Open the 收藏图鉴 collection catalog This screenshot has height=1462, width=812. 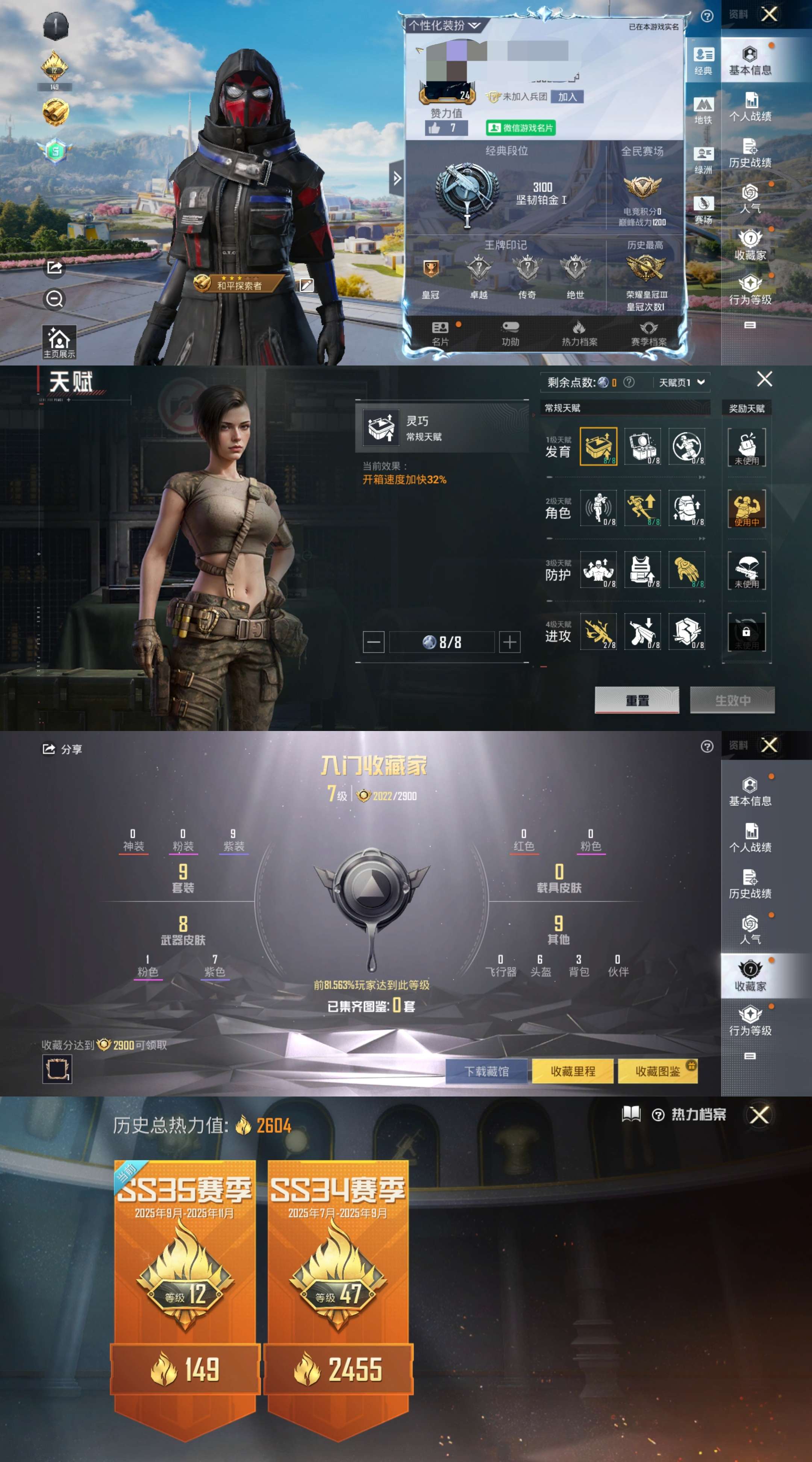tap(657, 1071)
